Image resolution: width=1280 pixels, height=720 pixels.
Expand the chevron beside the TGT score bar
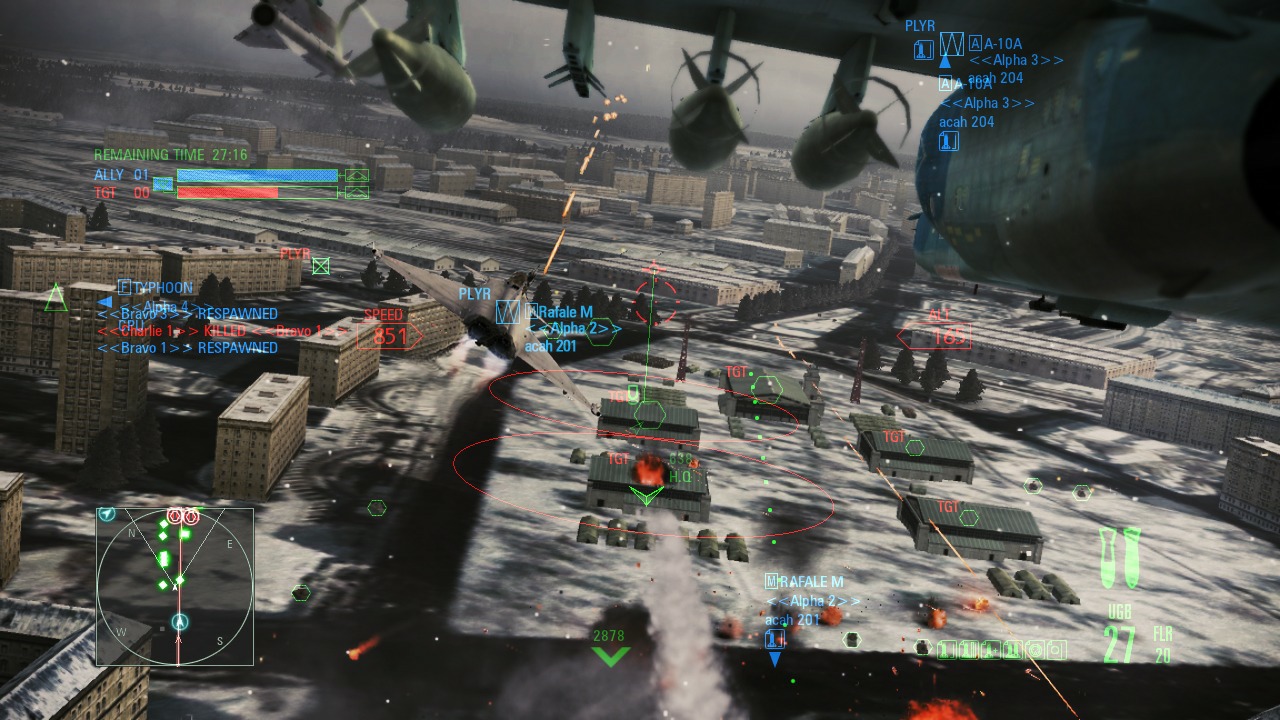356,191
